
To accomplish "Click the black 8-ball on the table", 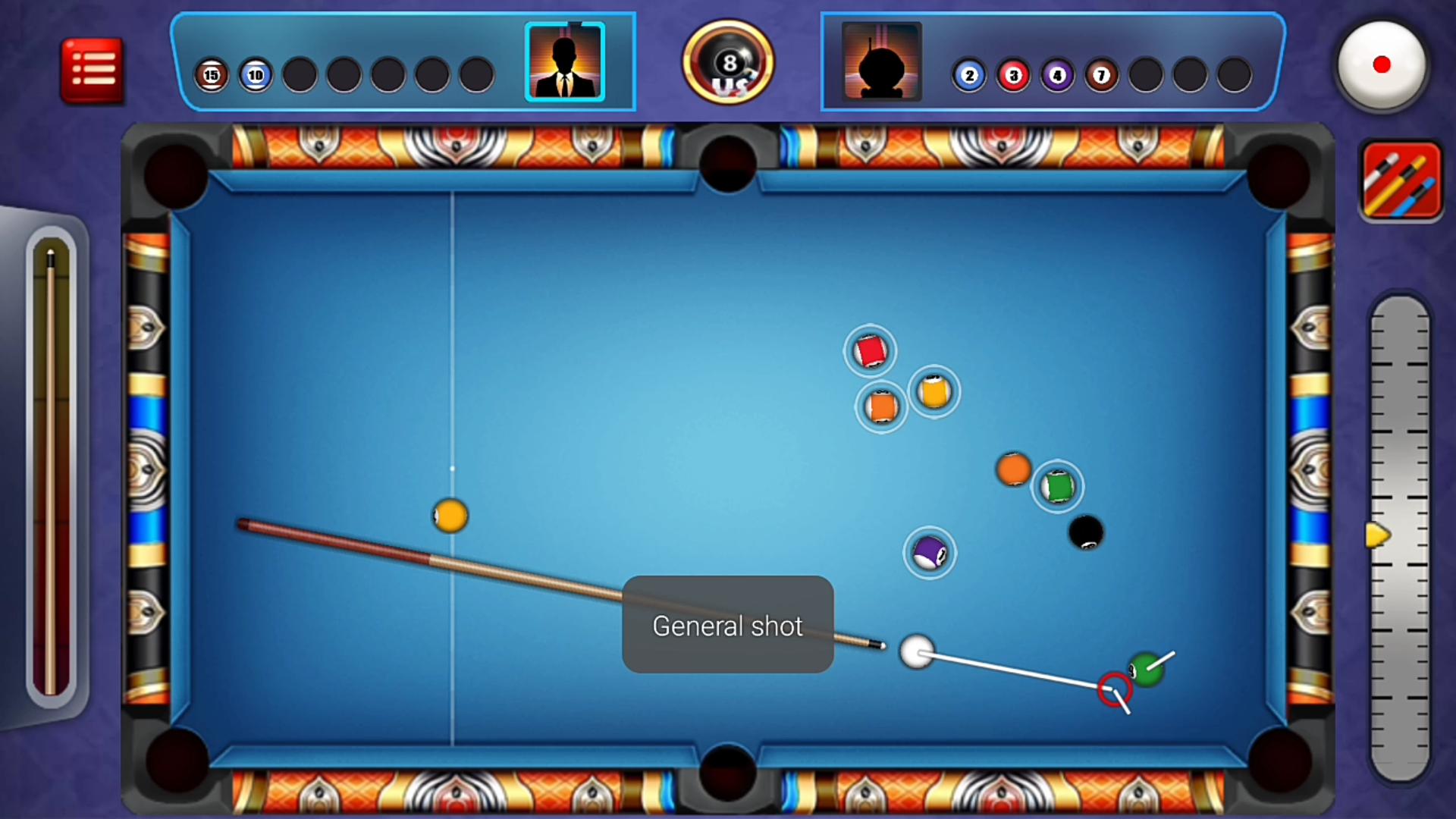I will coord(1087,533).
